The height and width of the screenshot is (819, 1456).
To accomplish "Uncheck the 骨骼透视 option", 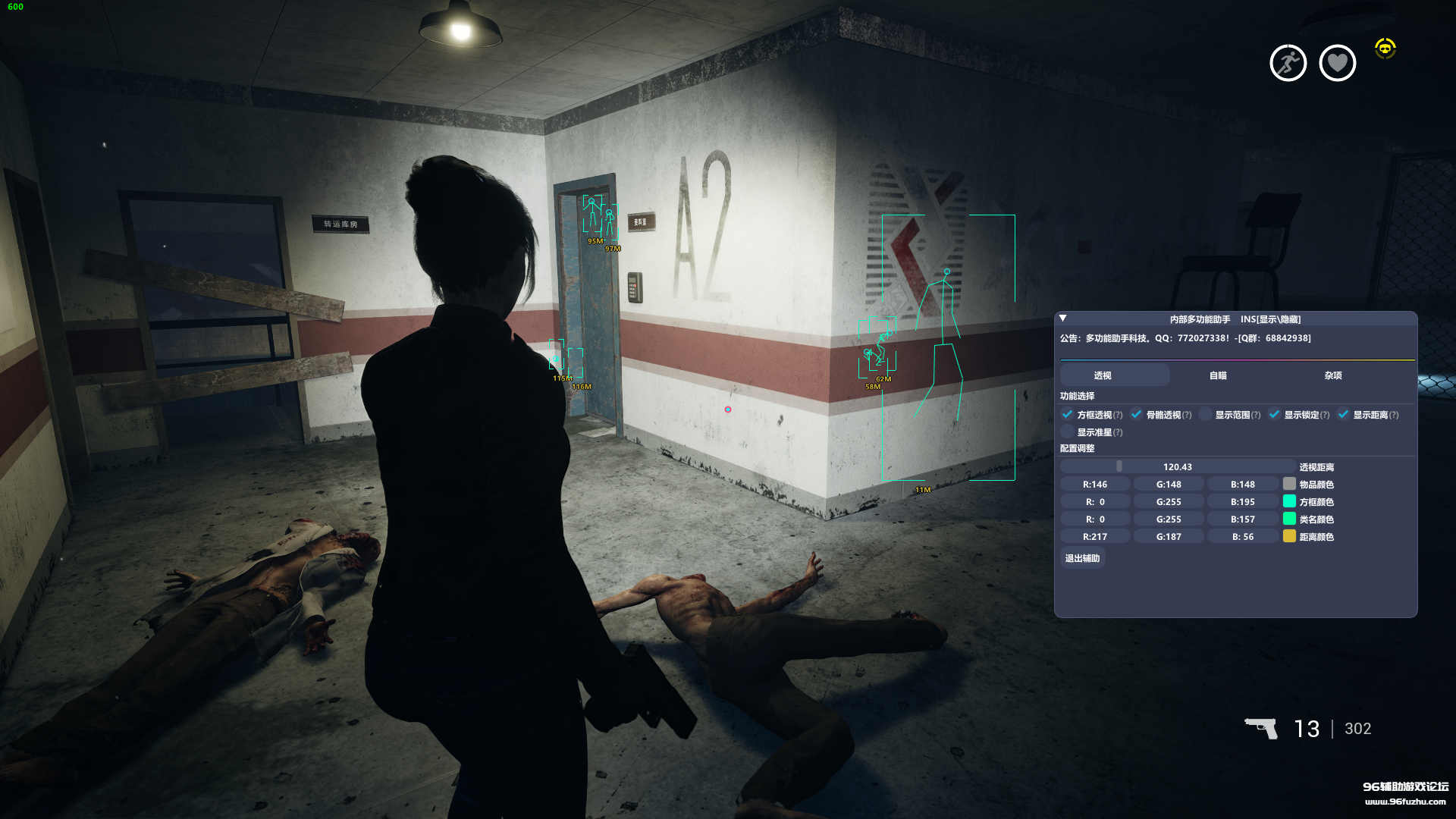I will point(1137,415).
